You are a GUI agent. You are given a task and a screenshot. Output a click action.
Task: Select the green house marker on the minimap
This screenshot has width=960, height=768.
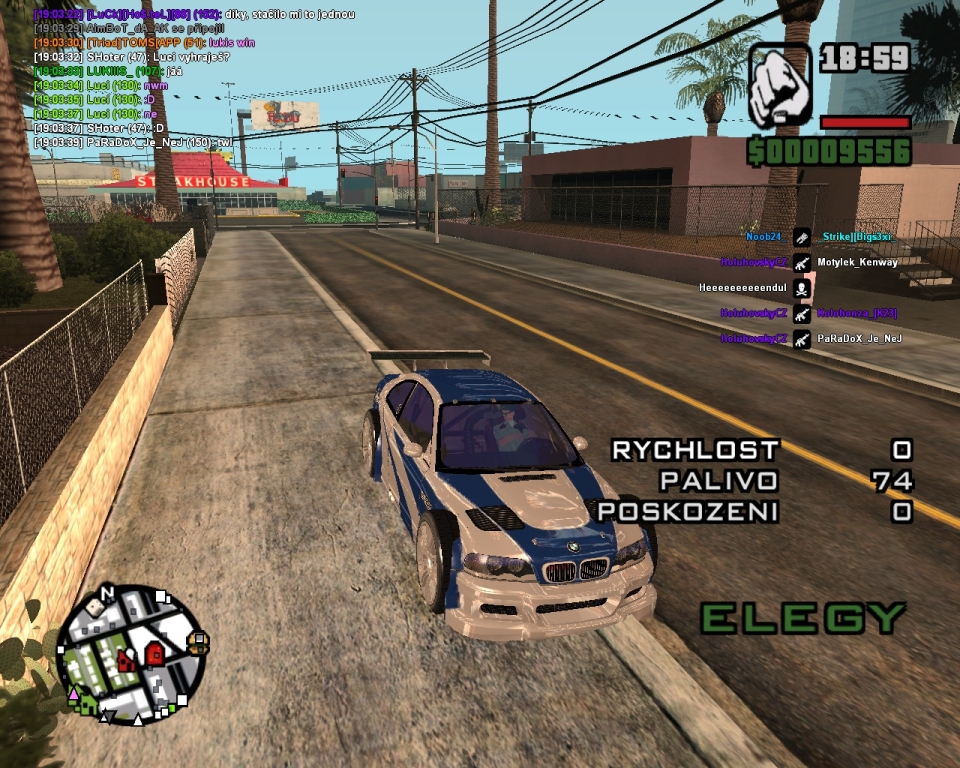[86, 702]
